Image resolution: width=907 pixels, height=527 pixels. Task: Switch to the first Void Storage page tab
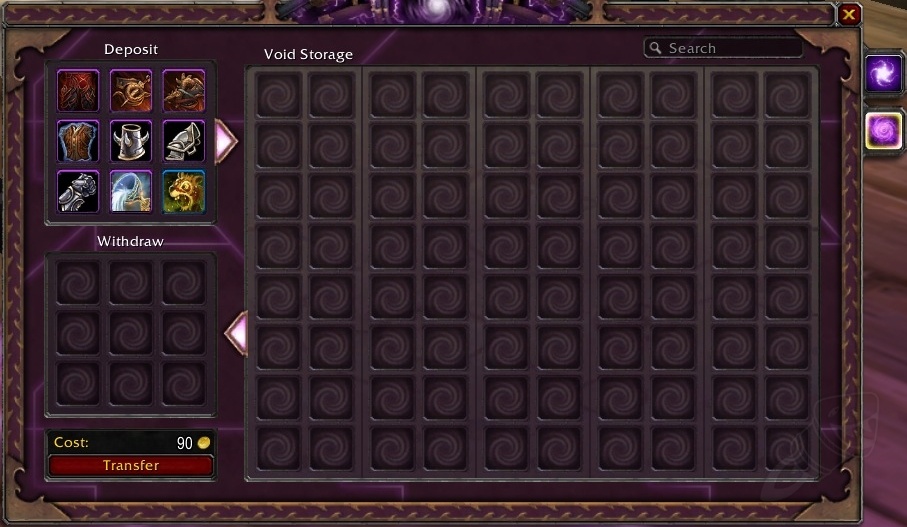(884, 75)
